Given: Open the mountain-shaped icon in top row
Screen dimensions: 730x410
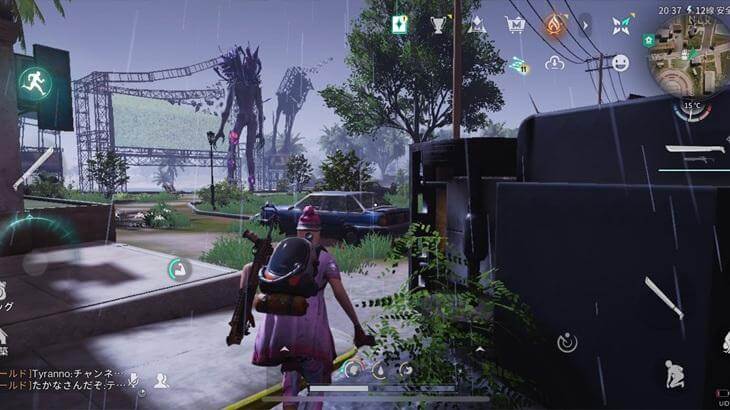Looking at the screenshot, I should click(x=477, y=24).
